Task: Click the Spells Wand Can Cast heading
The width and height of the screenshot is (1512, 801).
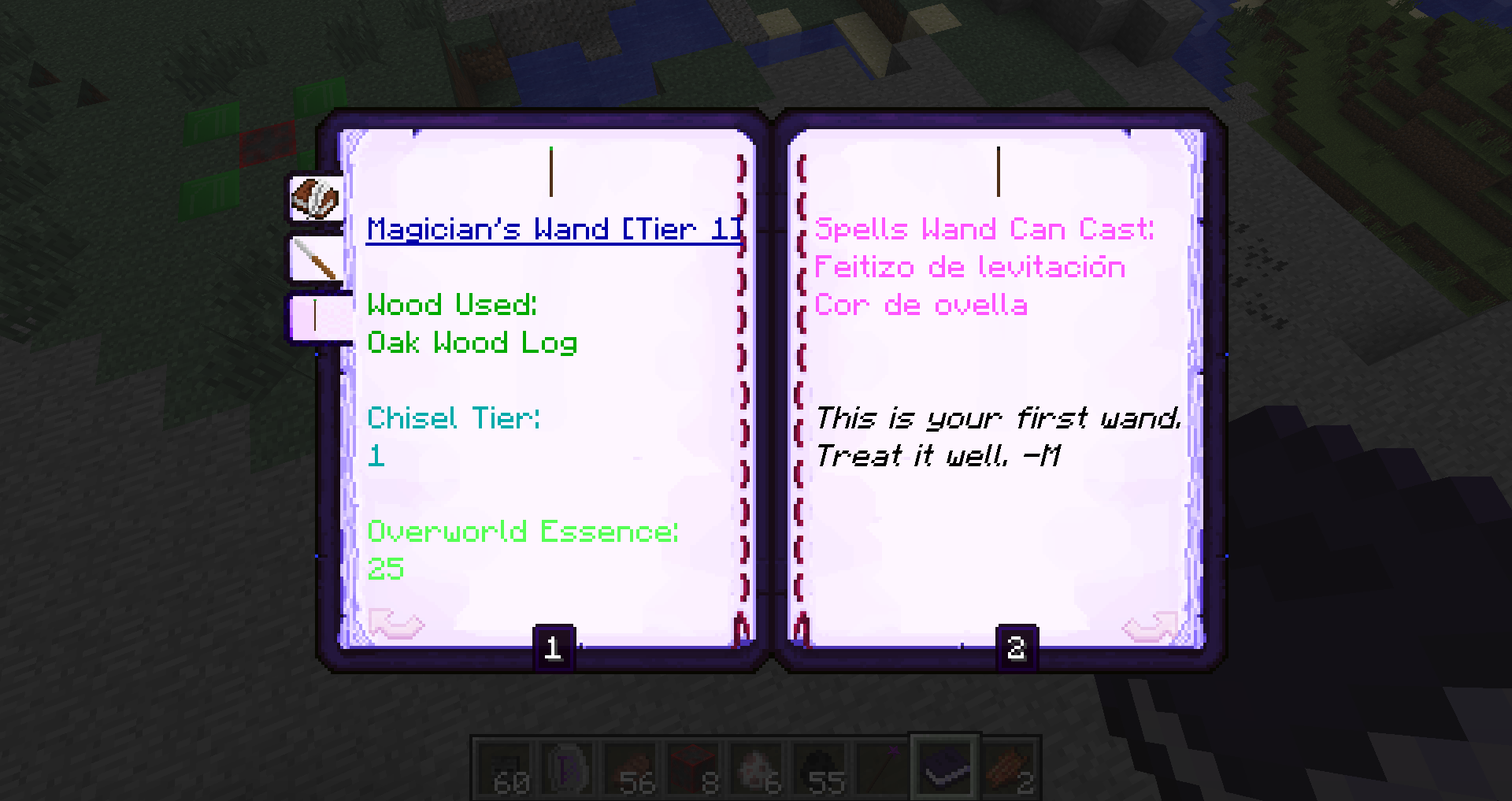Action: pos(984,229)
